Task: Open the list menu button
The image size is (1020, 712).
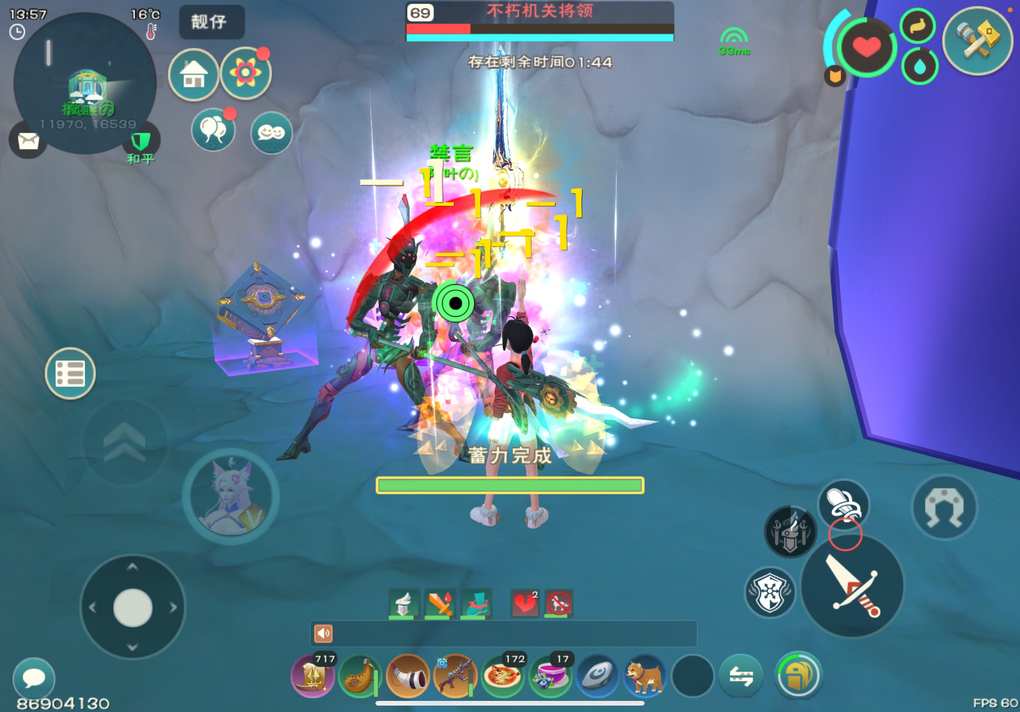Action: [x=70, y=374]
